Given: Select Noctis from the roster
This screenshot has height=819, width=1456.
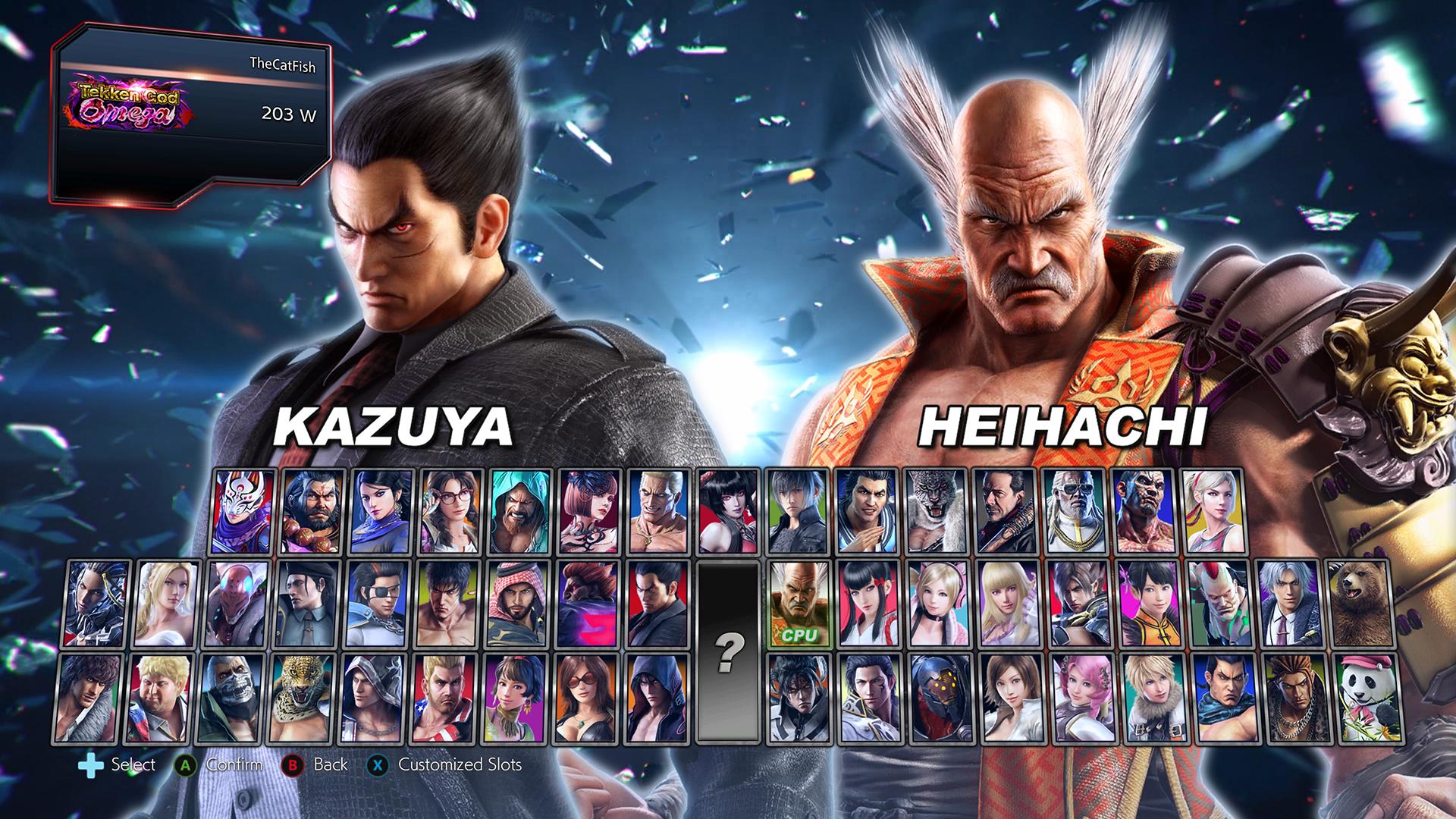Looking at the screenshot, I should point(799,511).
